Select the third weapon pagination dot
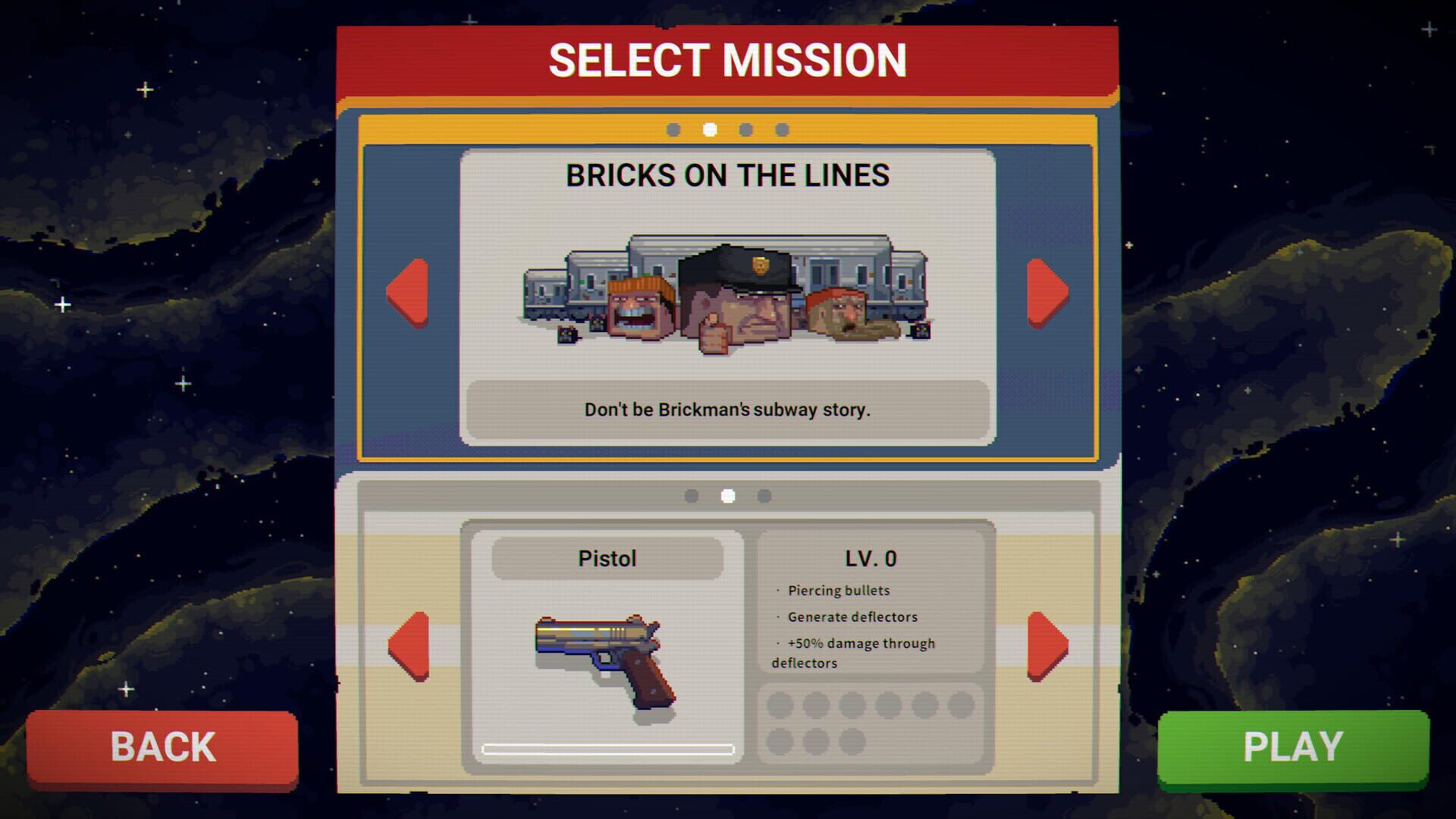 coord(765,497)
